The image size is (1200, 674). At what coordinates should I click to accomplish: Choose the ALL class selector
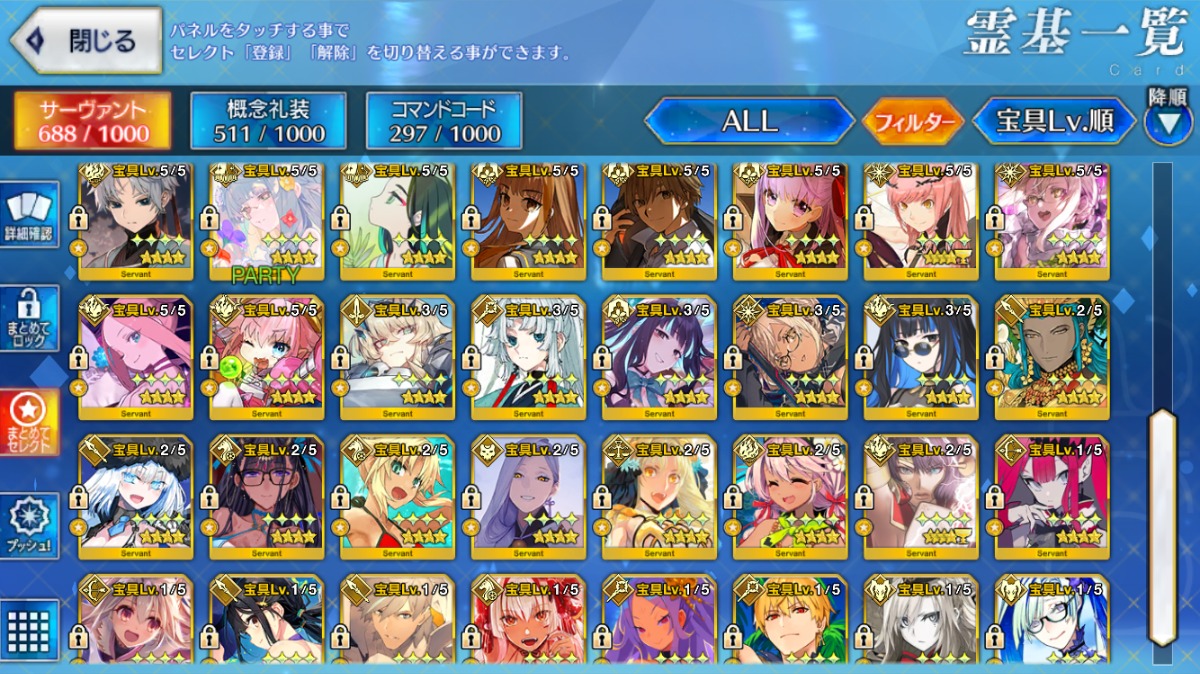(x=749, y=121)
